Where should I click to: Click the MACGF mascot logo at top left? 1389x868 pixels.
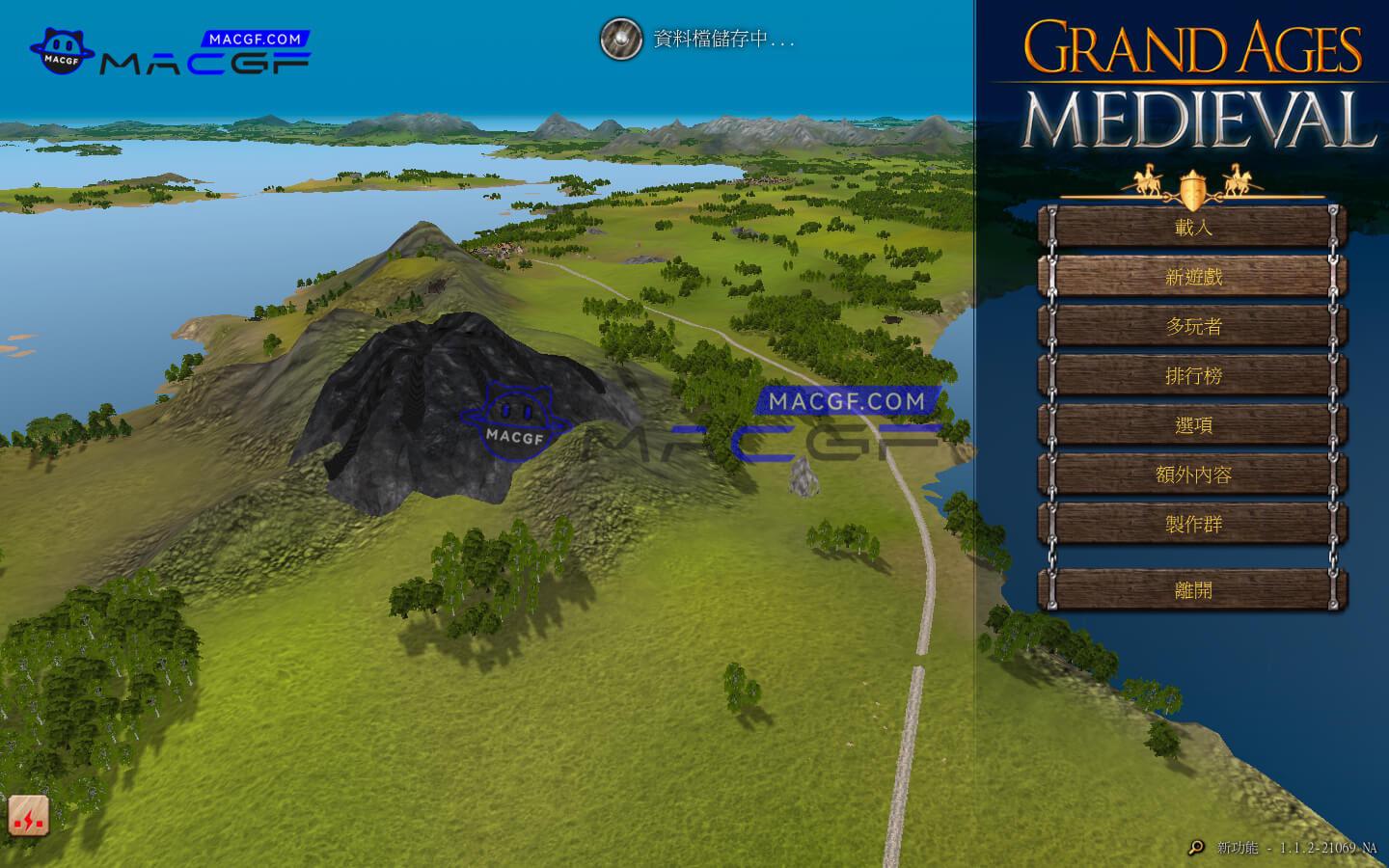pos(64,48)
